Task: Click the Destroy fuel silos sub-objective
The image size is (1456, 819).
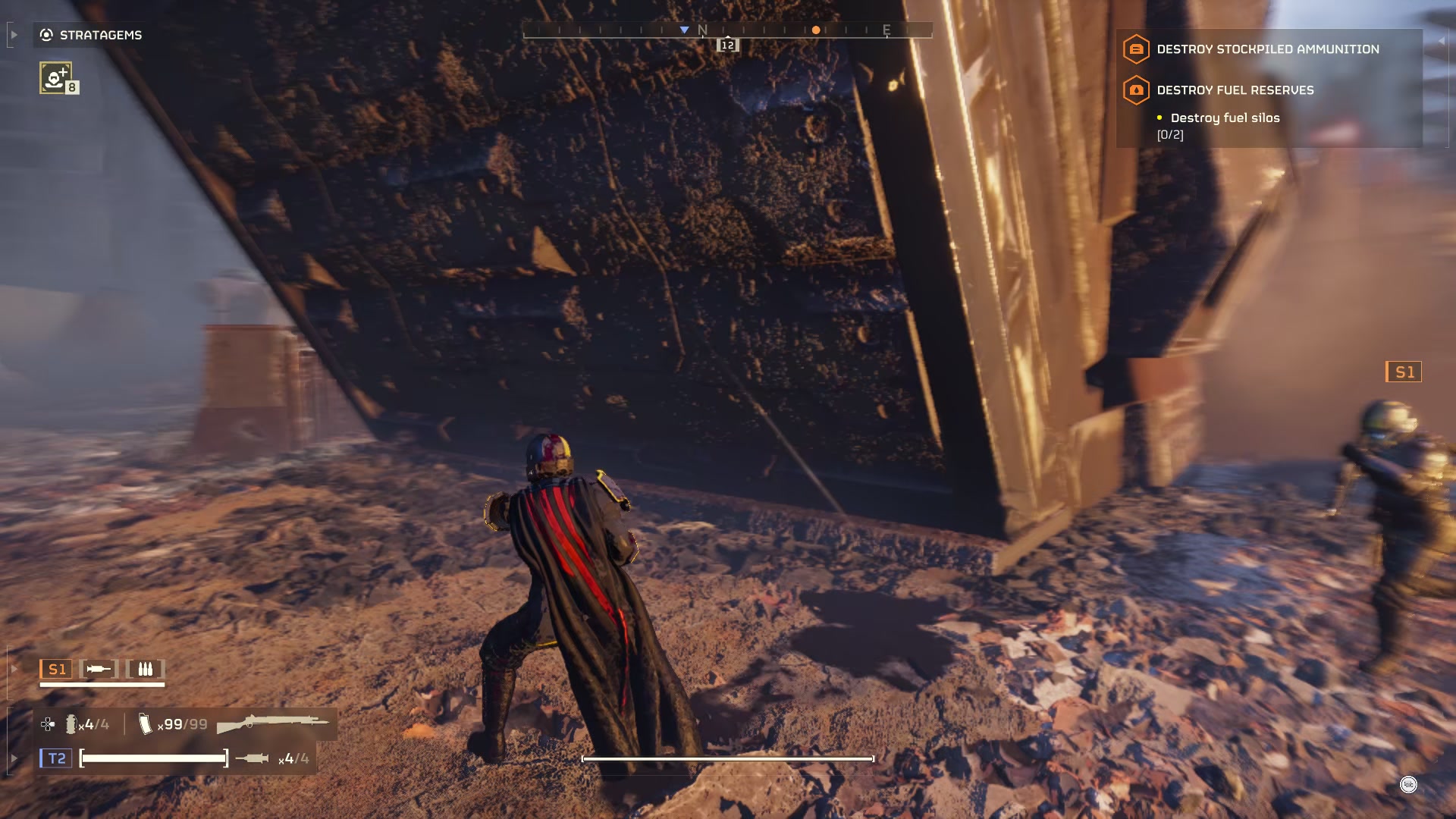Action: (x=1224, y=118)
